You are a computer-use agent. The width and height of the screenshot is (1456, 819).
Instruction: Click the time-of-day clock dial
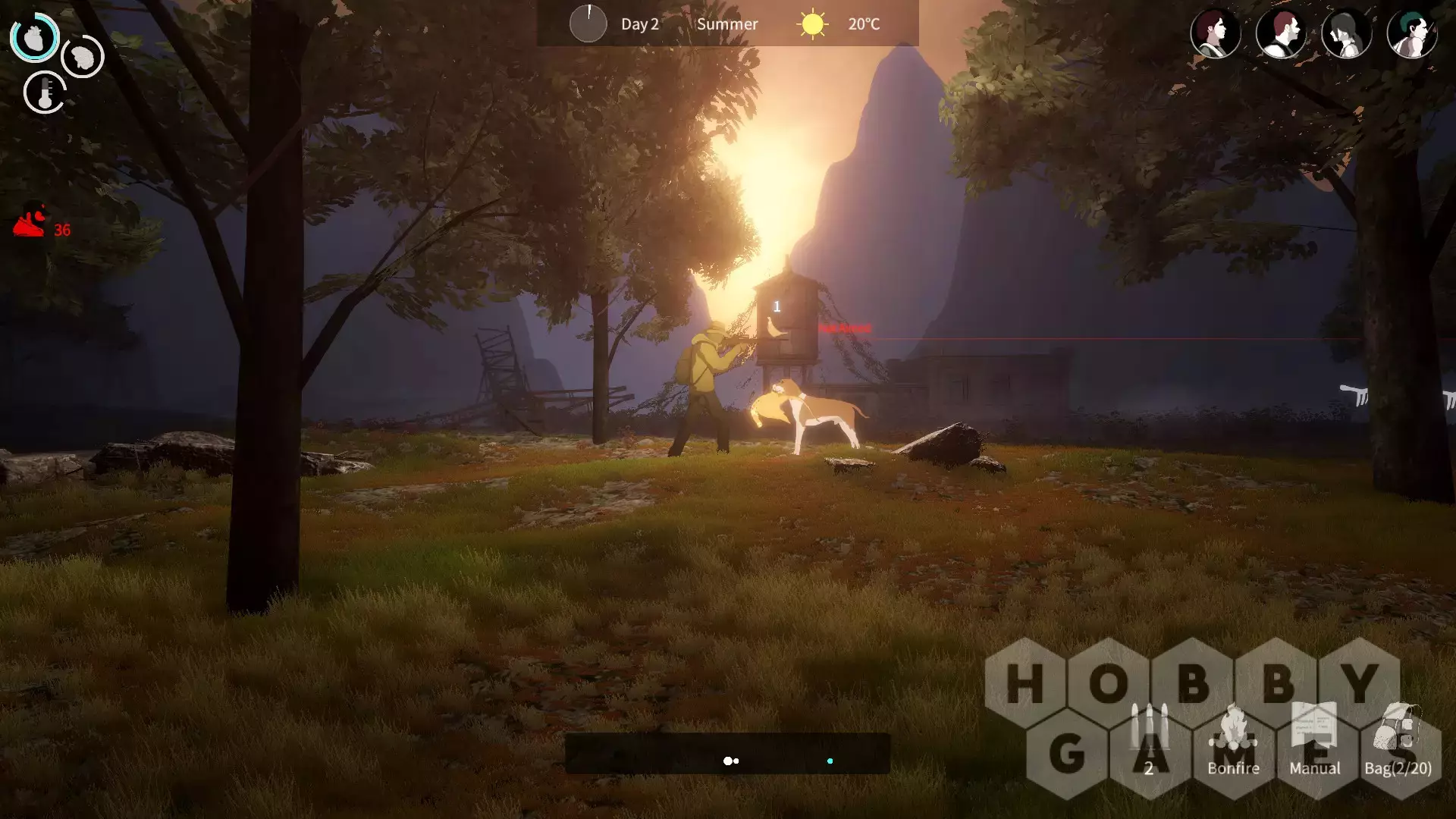pos(588,24)
